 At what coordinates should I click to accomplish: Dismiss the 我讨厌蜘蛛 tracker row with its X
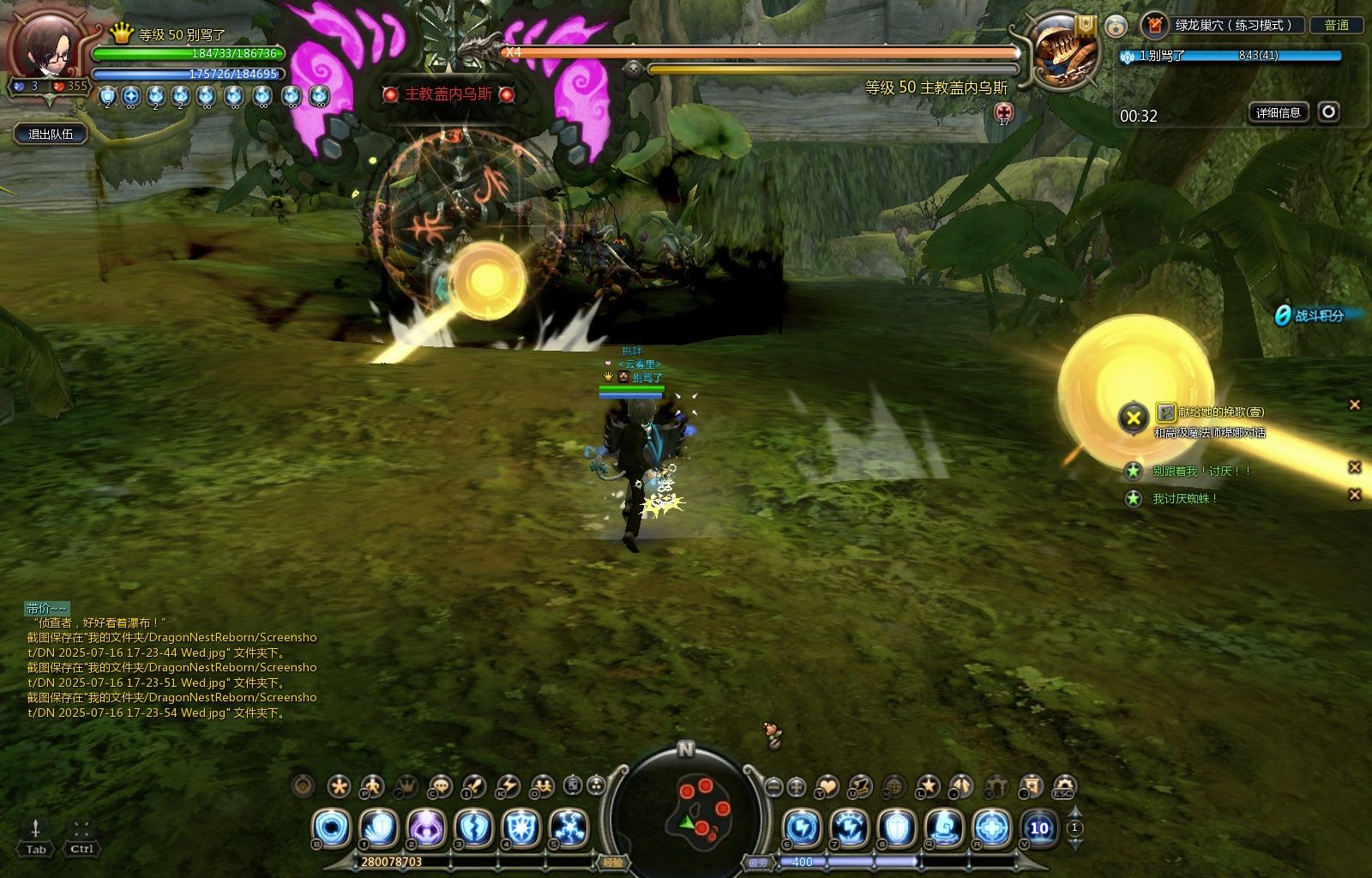[1355, 495]
